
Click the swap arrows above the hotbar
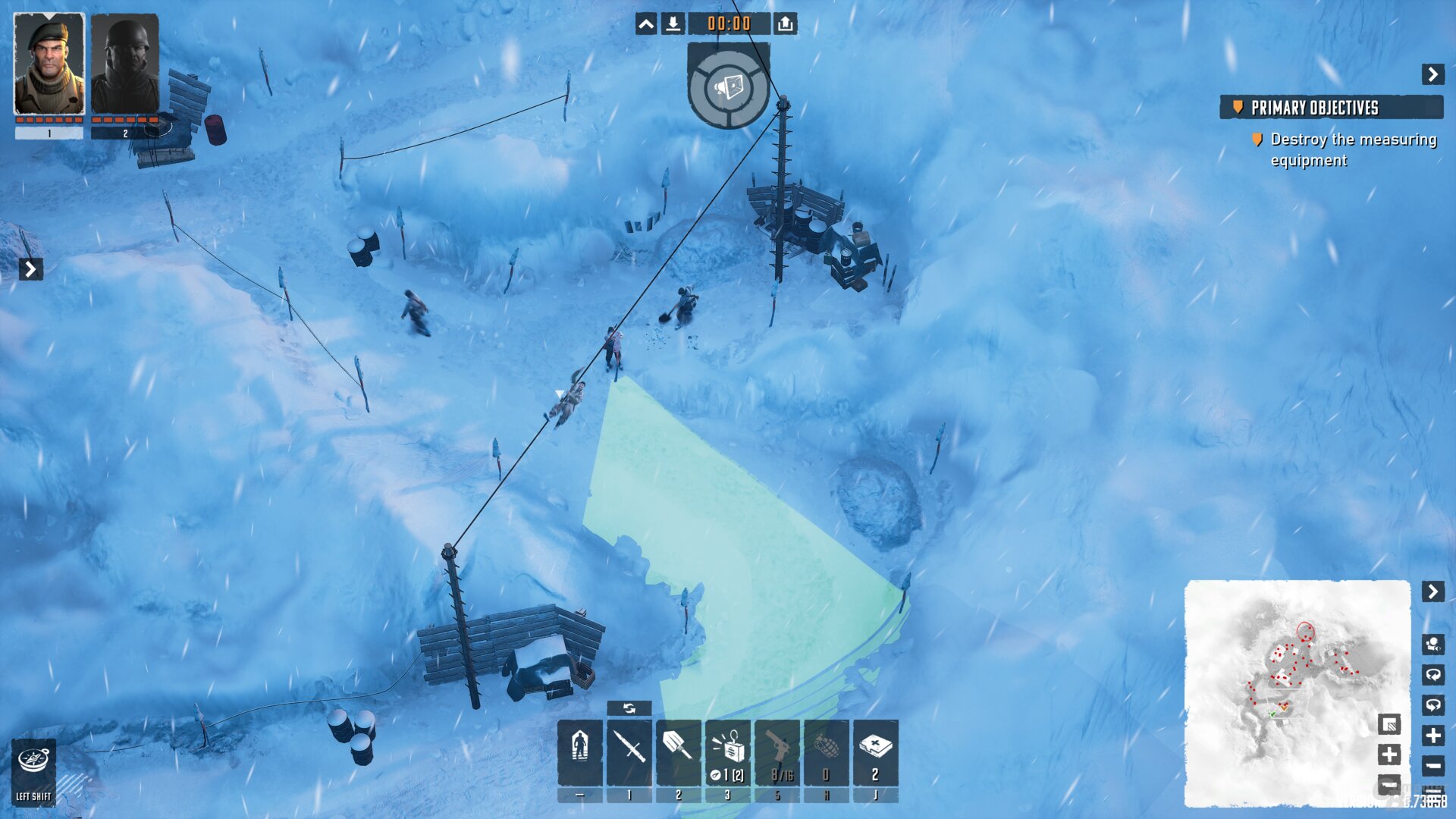point(629,708)
